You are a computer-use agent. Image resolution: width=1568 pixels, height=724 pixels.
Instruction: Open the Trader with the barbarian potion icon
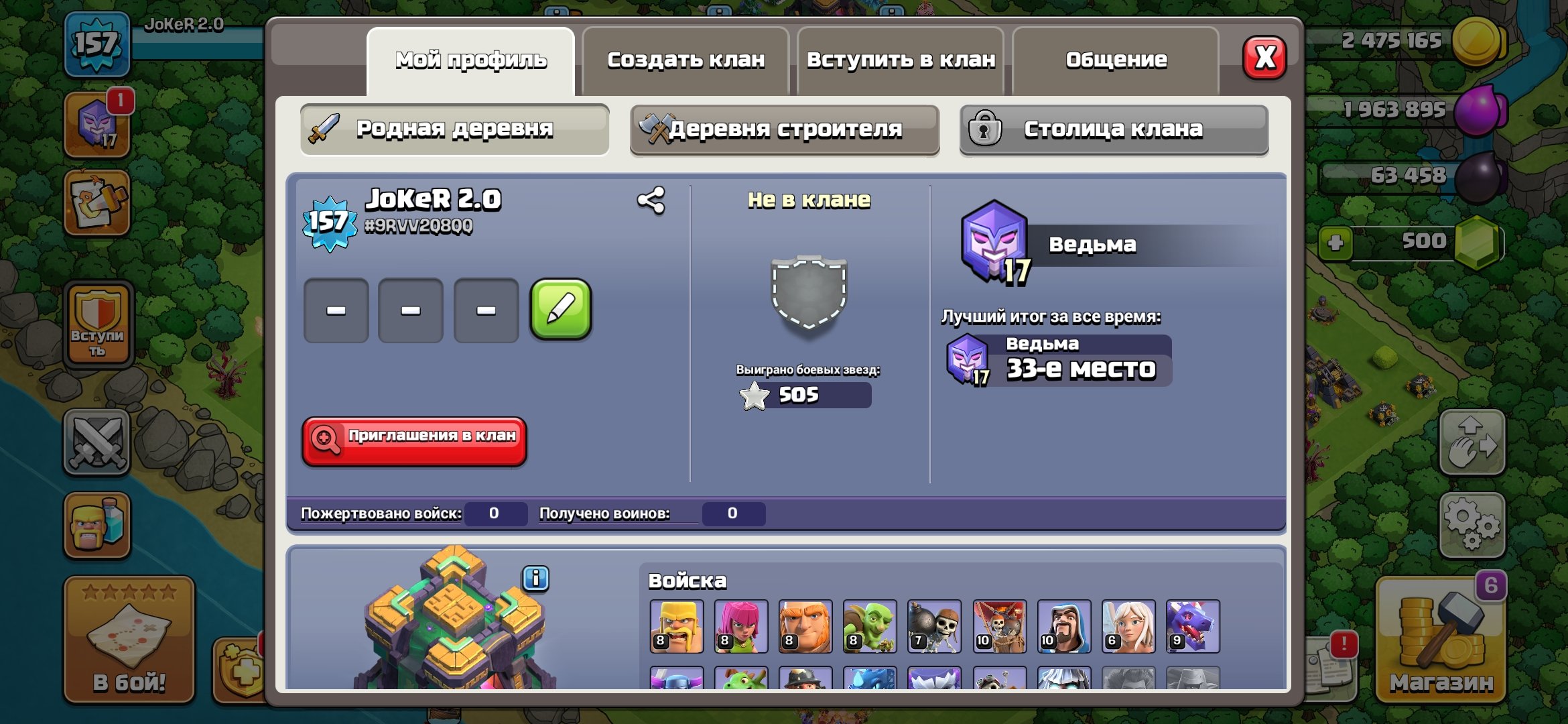pyautogui.click(x=97, y=522)
